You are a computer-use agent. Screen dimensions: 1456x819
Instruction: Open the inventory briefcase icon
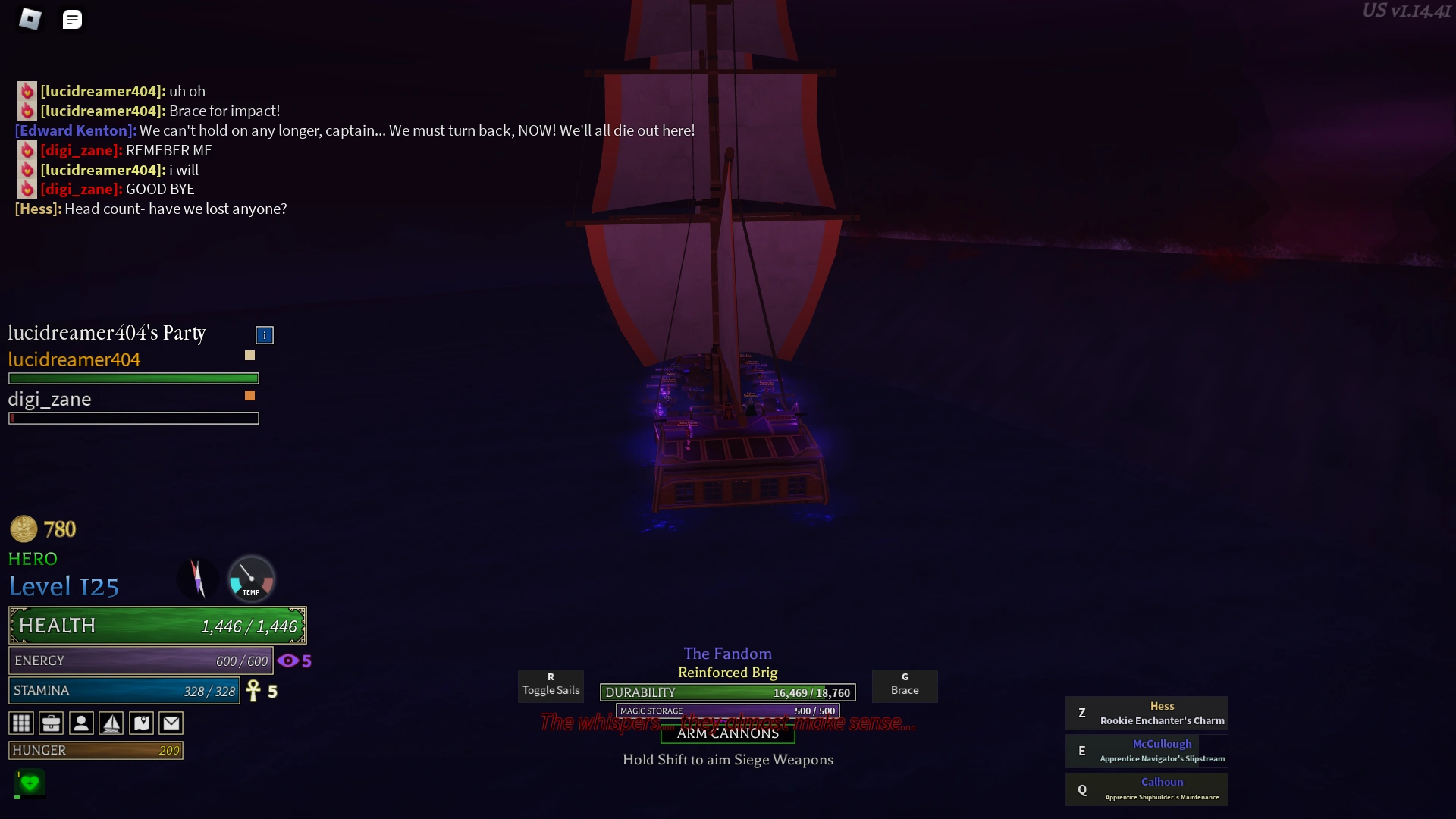51,723
